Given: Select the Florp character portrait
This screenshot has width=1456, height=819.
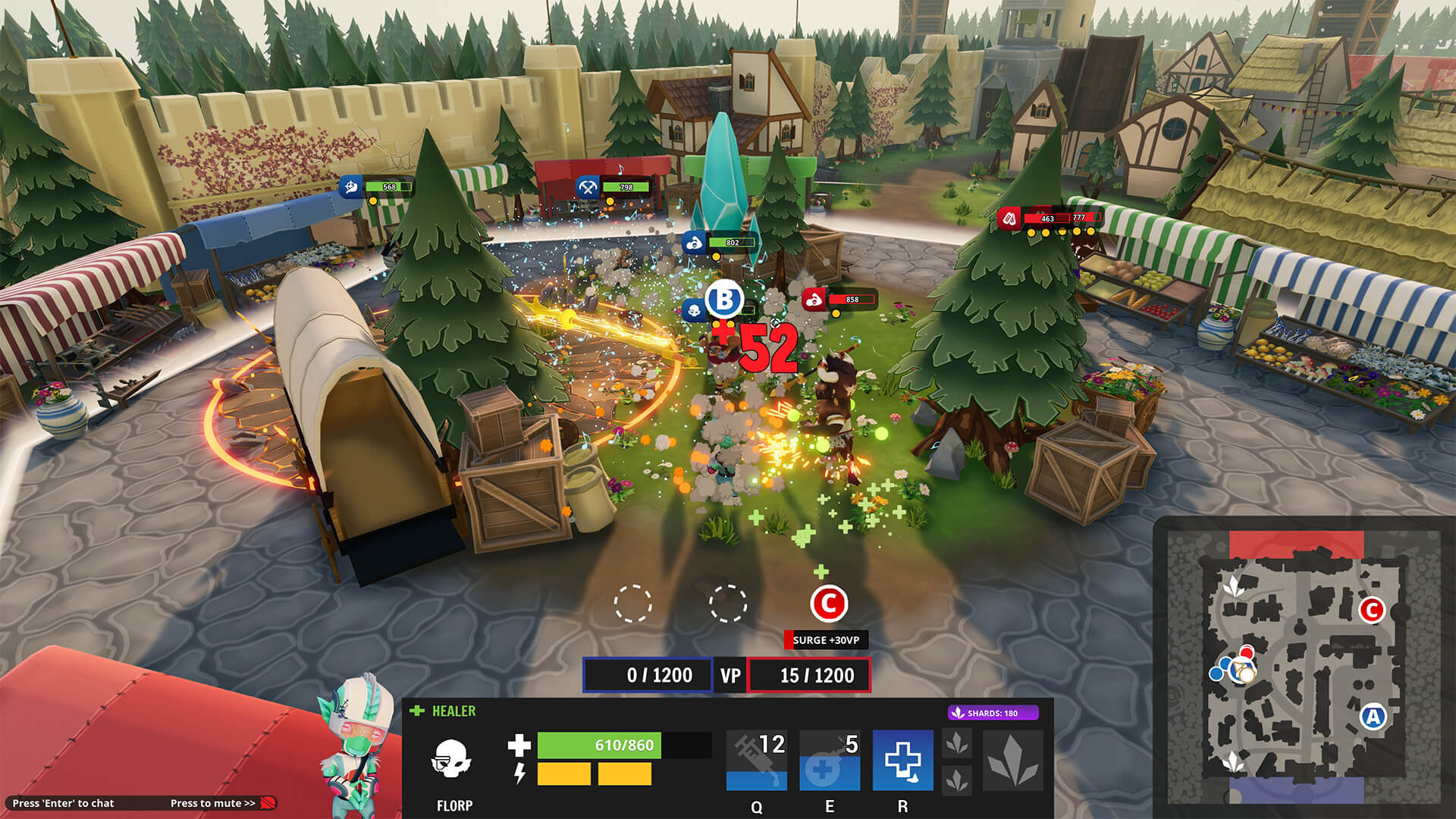Looking at the screenshot, I should click(356, 747).
